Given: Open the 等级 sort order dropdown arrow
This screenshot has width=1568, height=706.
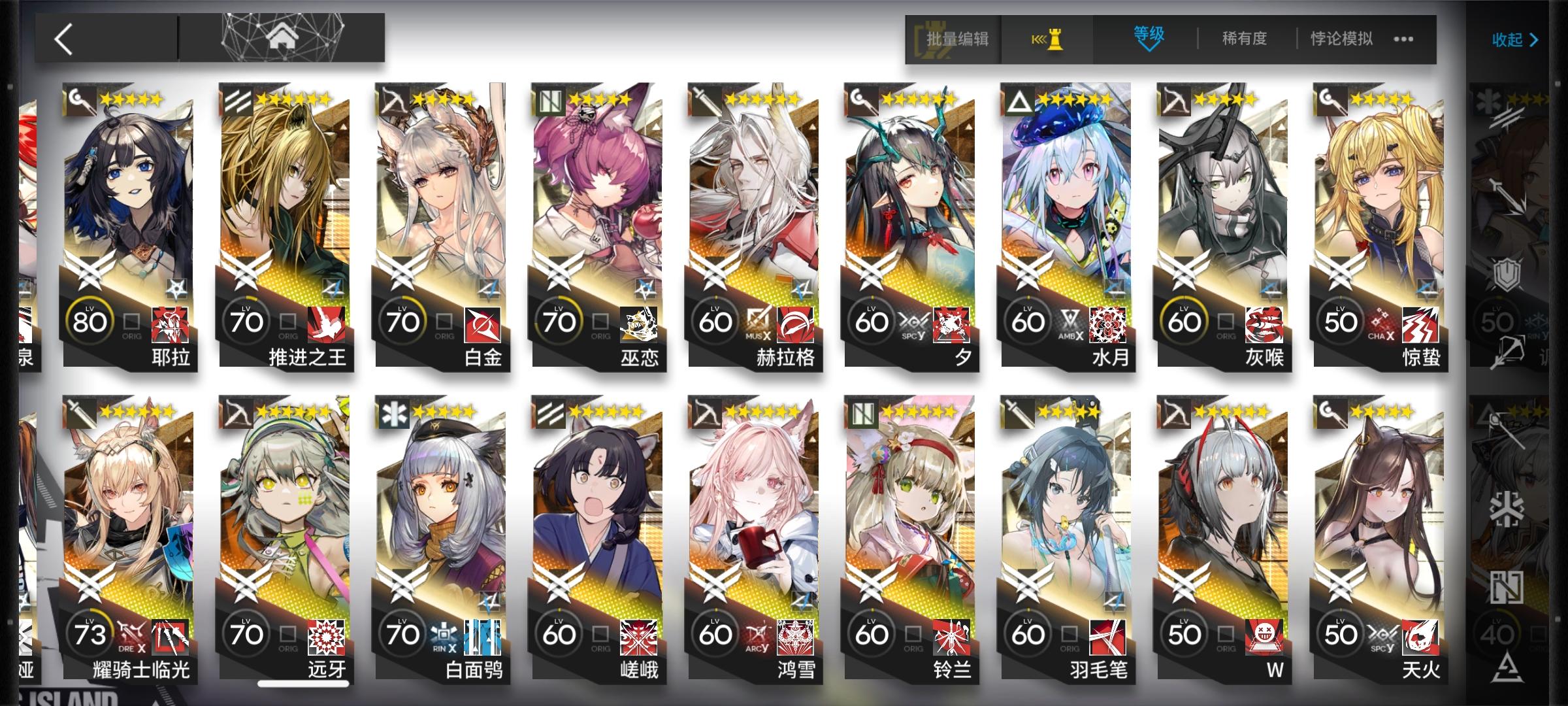Looking at the screenshot, I should pyautogui.click(x=1149, y=49).
